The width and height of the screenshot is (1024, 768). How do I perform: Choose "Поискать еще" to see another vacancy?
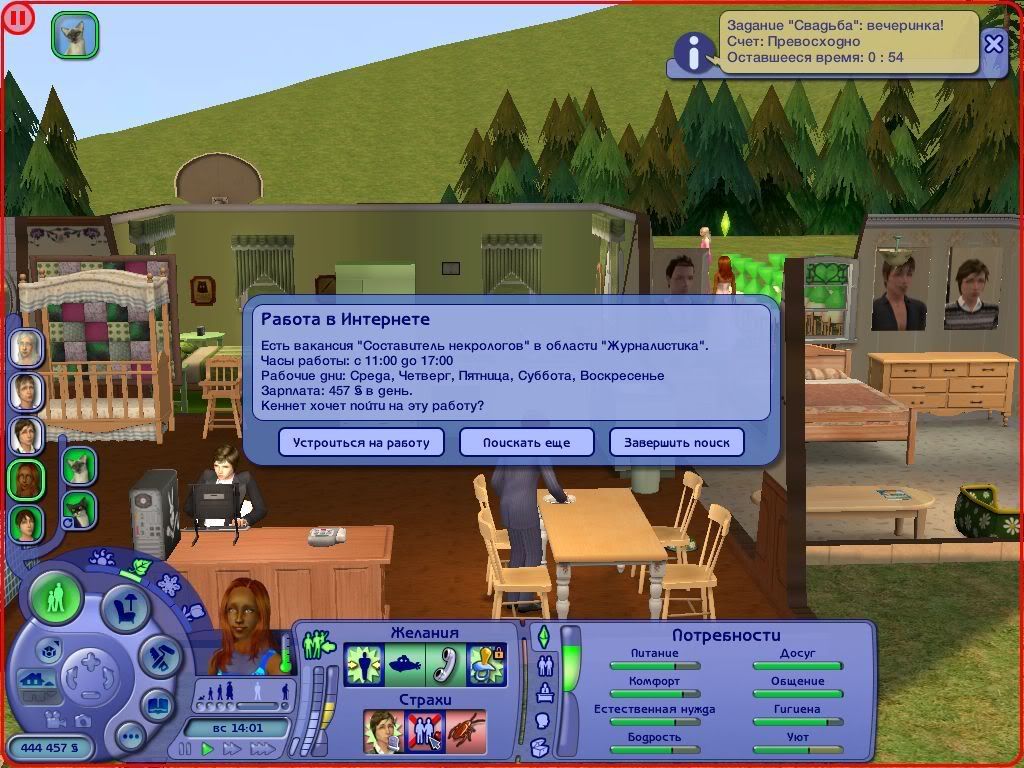coord(527,442)
